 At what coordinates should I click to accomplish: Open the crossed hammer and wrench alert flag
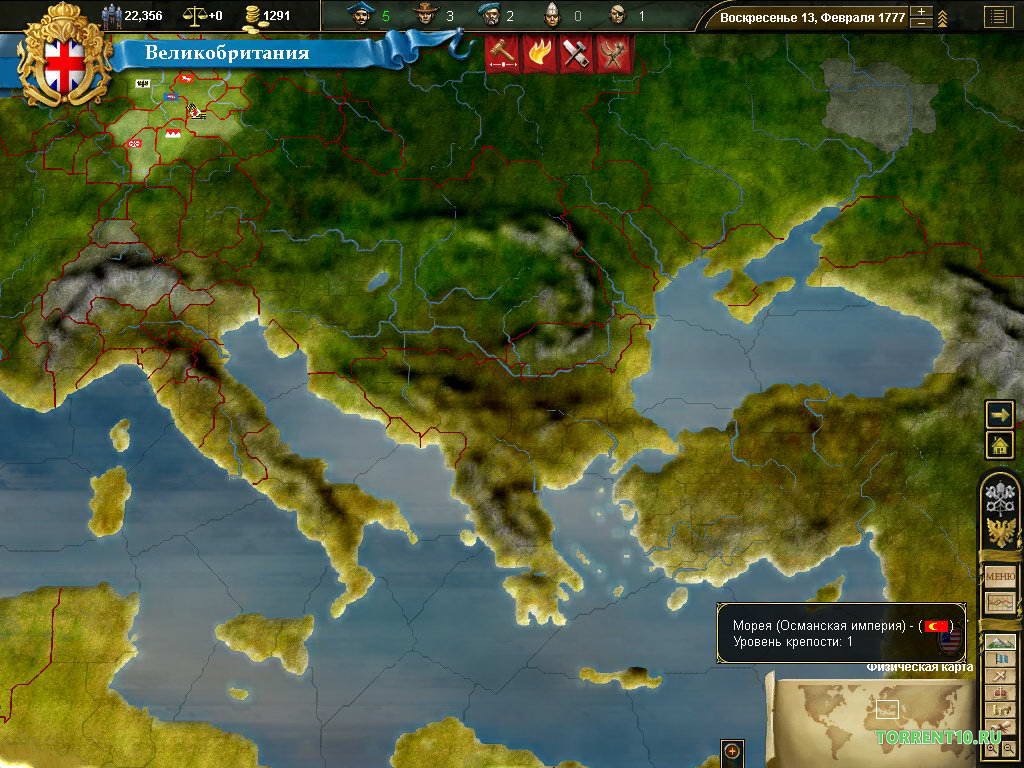point(574,55)
